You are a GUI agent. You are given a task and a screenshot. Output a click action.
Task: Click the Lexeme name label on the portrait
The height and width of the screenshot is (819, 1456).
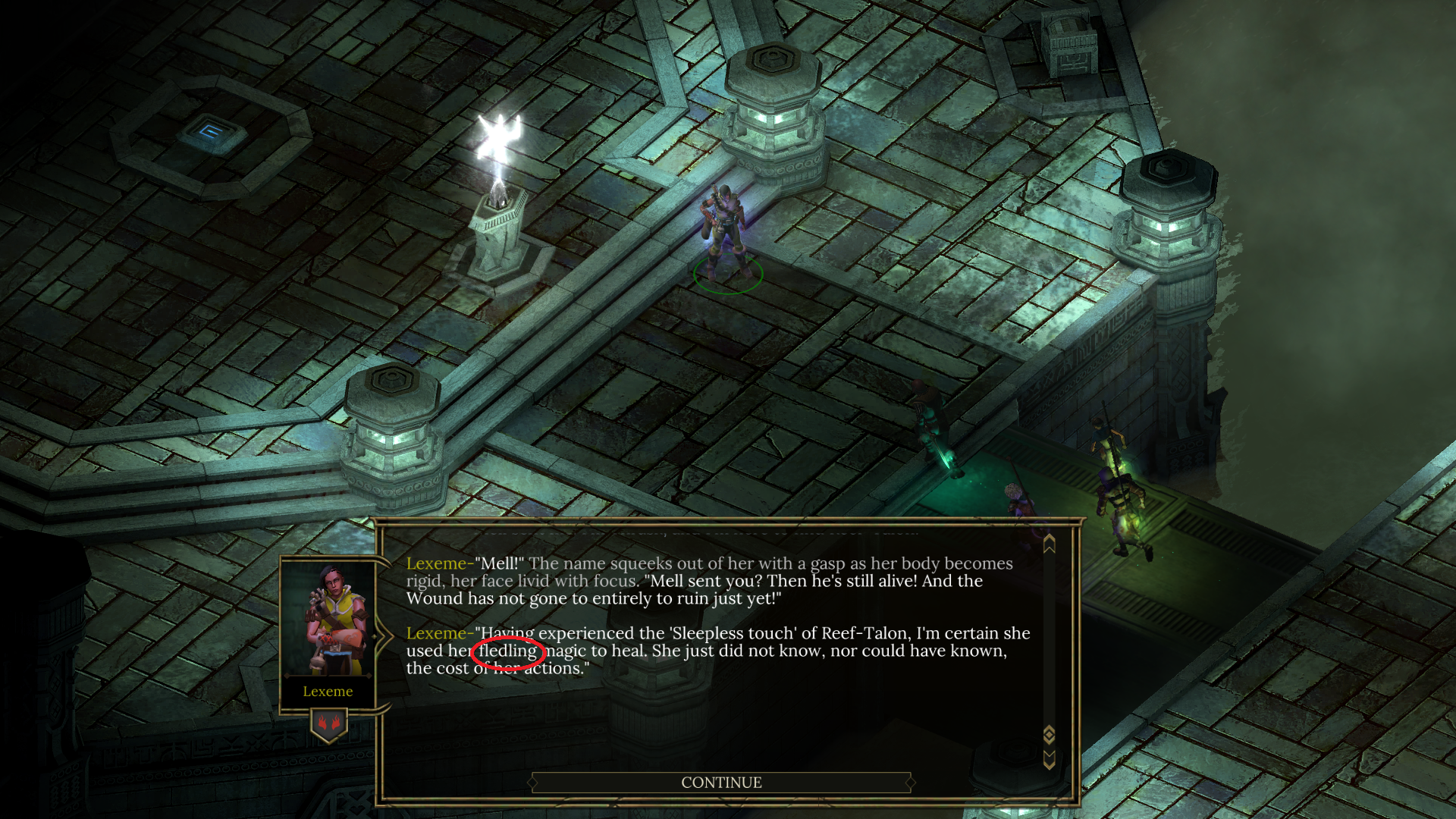pyautogui.click(x=328, y=691)
